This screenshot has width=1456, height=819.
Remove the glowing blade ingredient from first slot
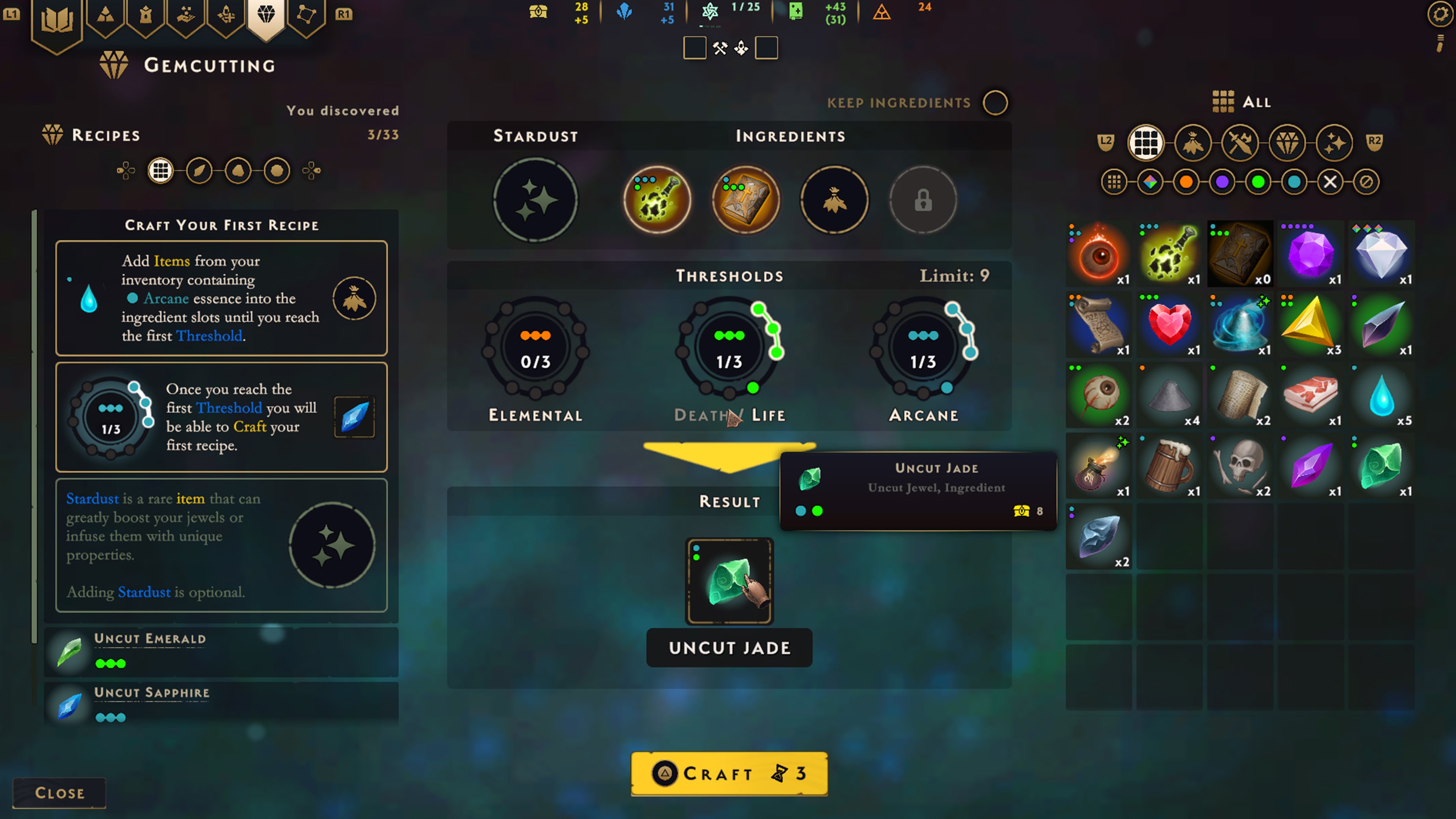coord(657,199)
